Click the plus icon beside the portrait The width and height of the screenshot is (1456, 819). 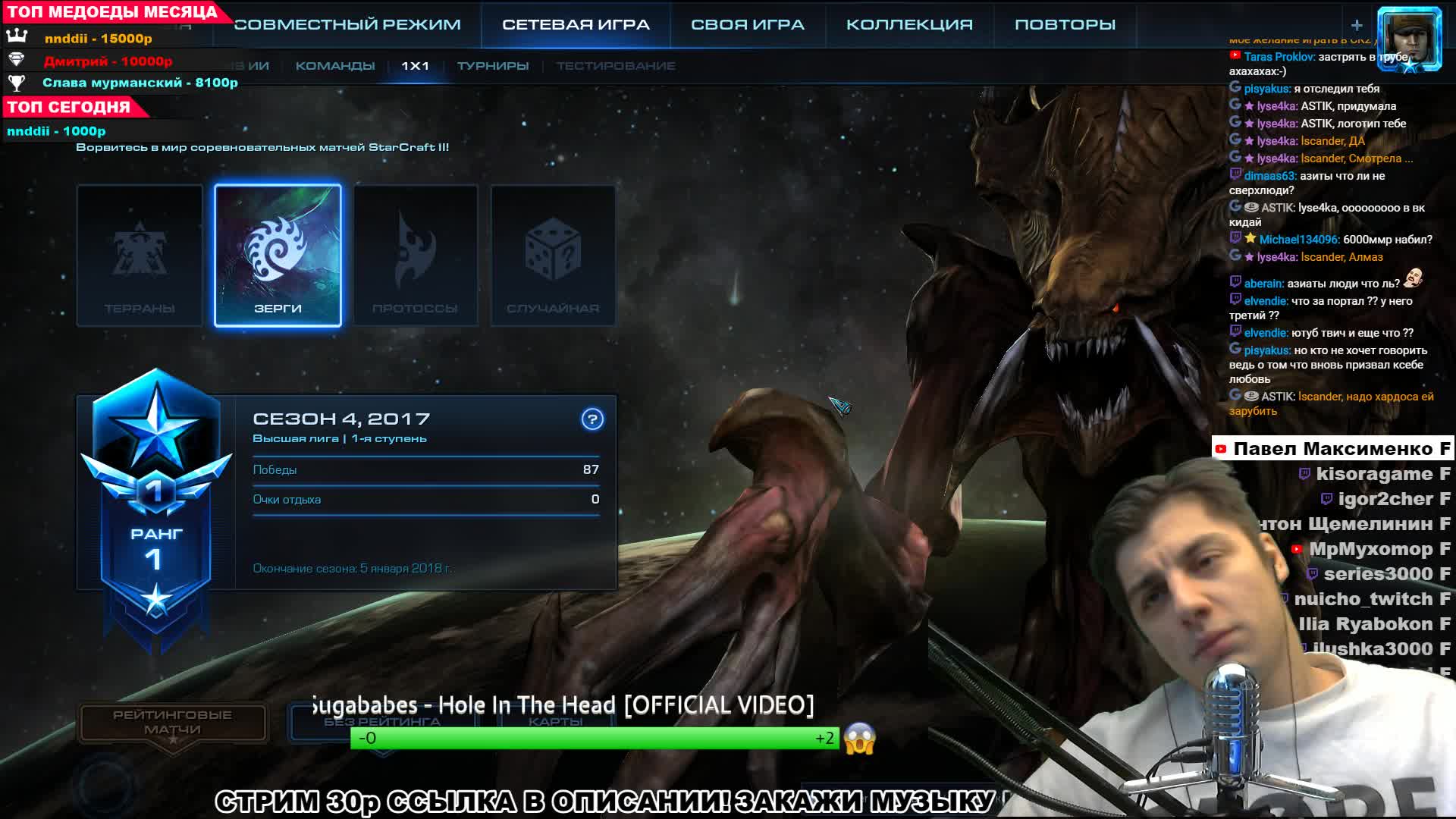click(1357, 25)
